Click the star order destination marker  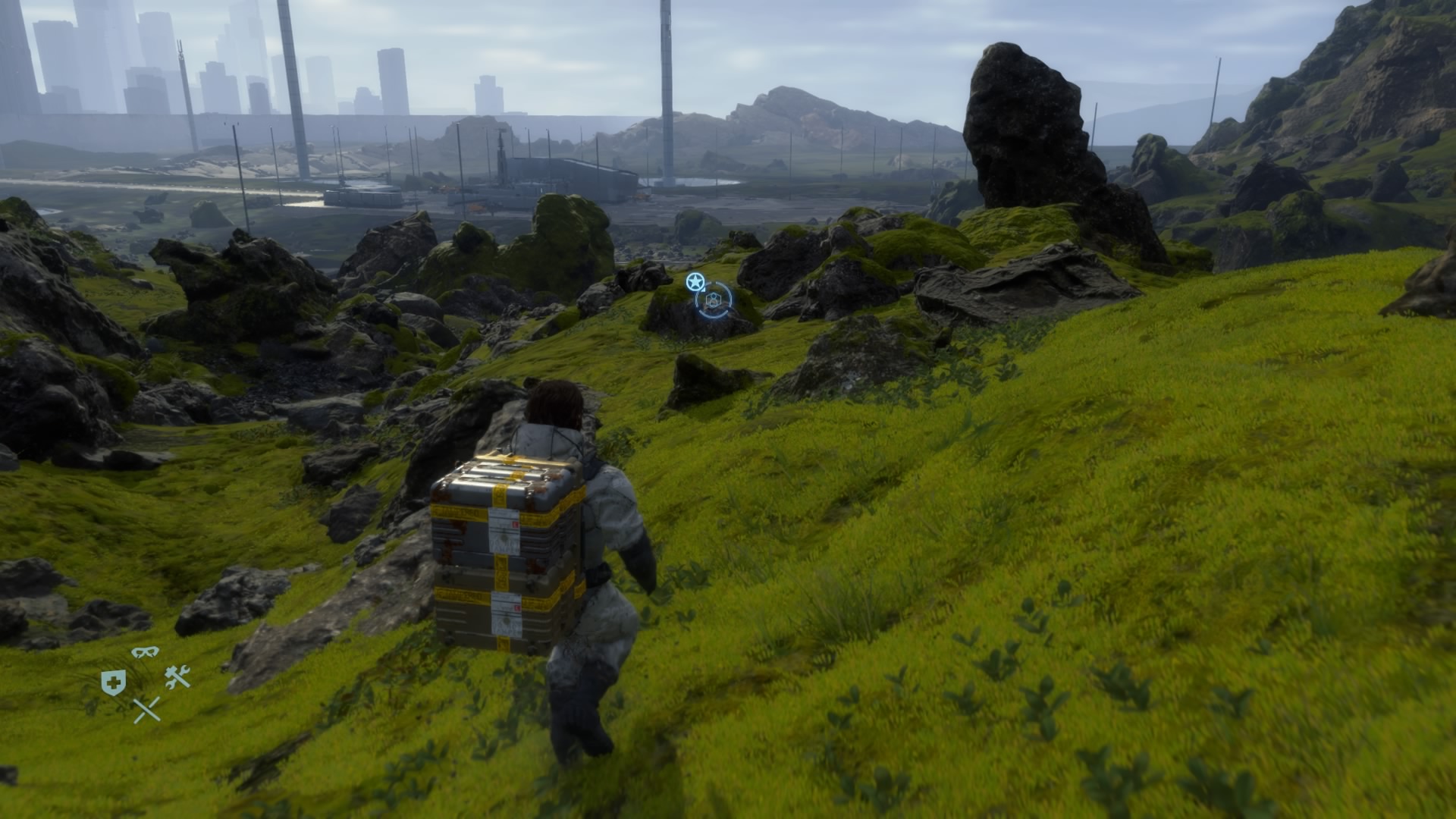pyautogui.click(x=693, y=282)
